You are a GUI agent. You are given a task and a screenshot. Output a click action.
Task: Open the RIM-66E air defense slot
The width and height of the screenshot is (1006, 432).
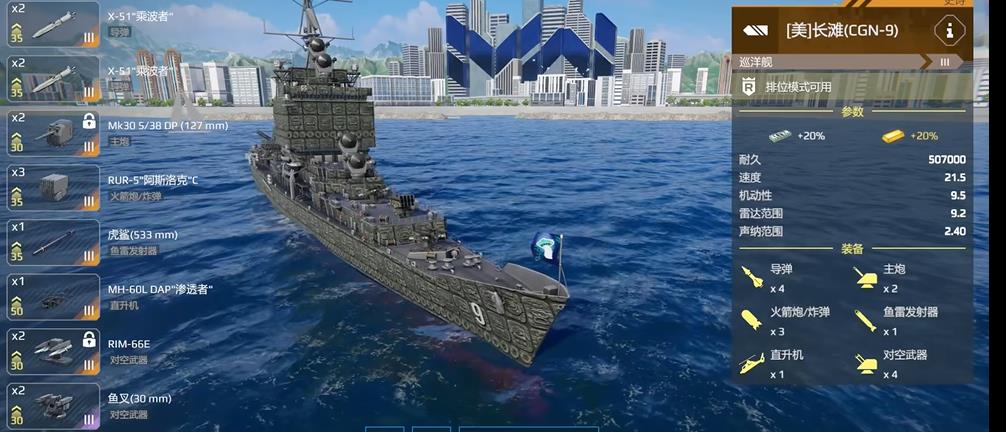52,351
